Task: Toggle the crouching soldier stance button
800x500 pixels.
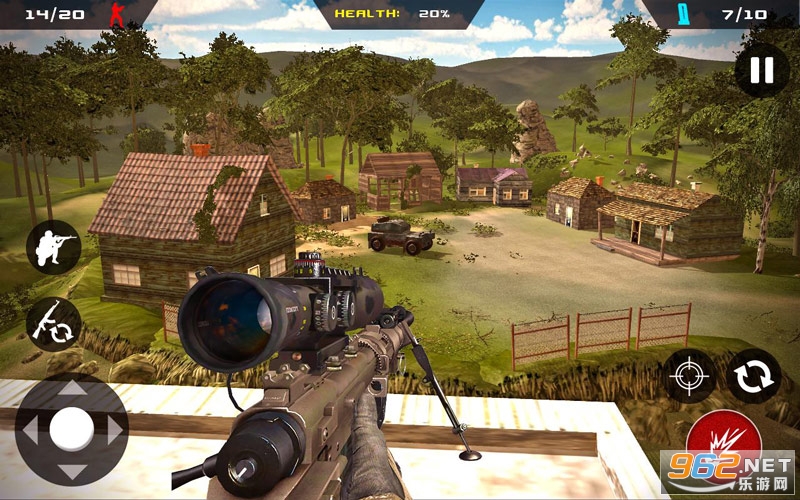Action: click(53, 247)
